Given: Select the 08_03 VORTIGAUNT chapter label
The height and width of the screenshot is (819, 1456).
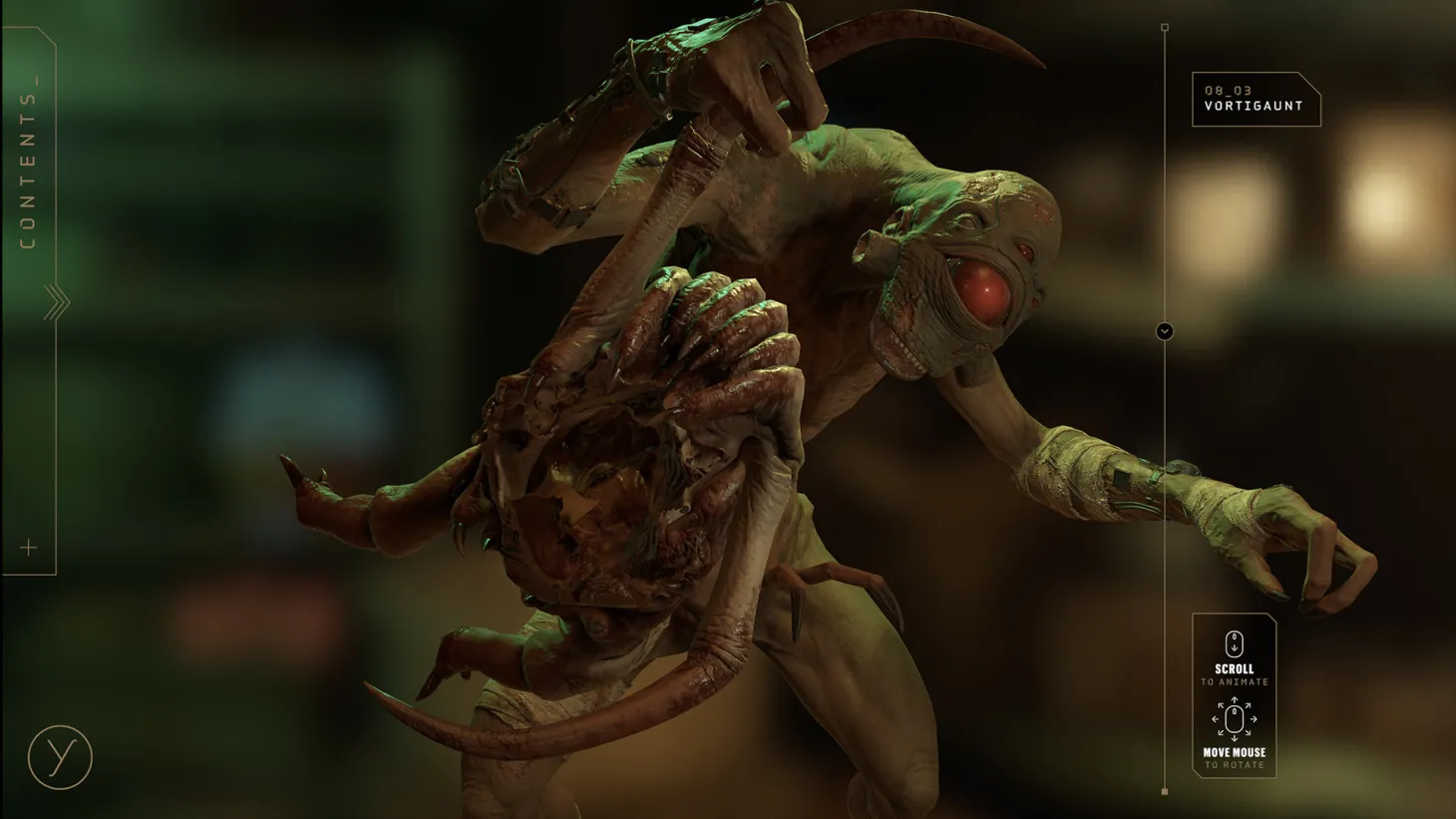Looking at the screenshot, I should pyautogui.click(x=1255, y=97).
